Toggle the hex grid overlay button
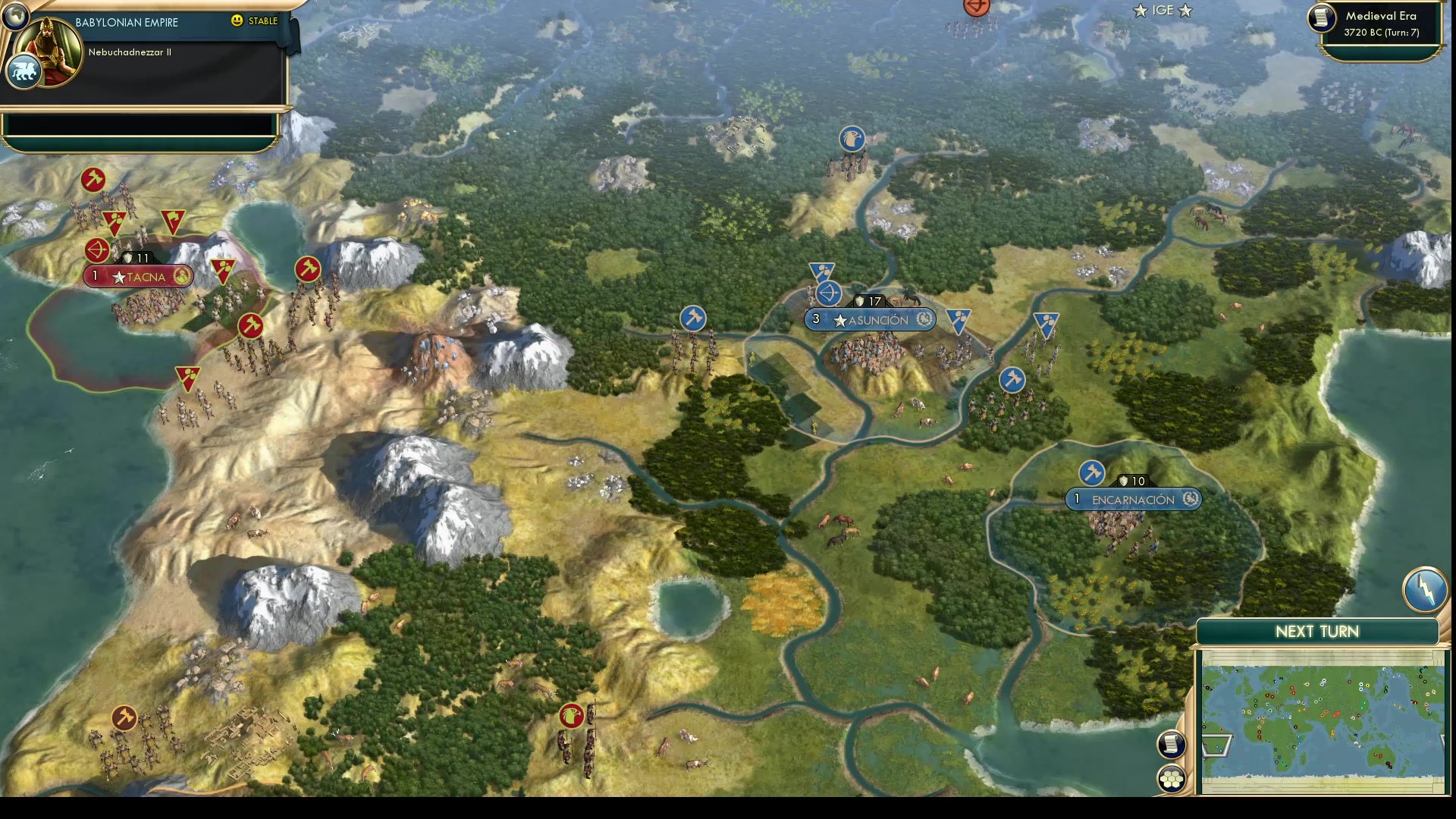 pos(1172,777)
